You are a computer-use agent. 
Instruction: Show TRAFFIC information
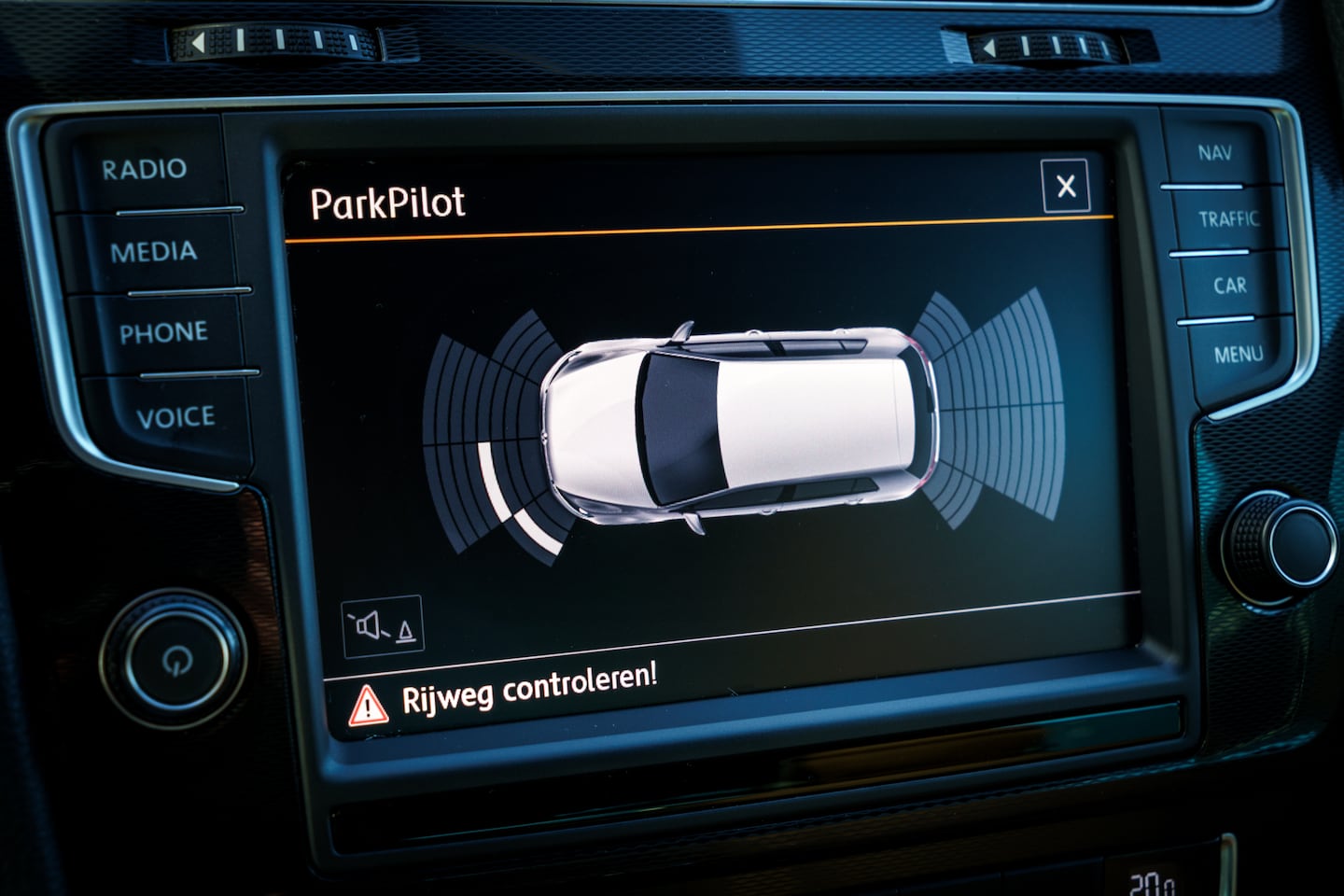point(1228,219)
